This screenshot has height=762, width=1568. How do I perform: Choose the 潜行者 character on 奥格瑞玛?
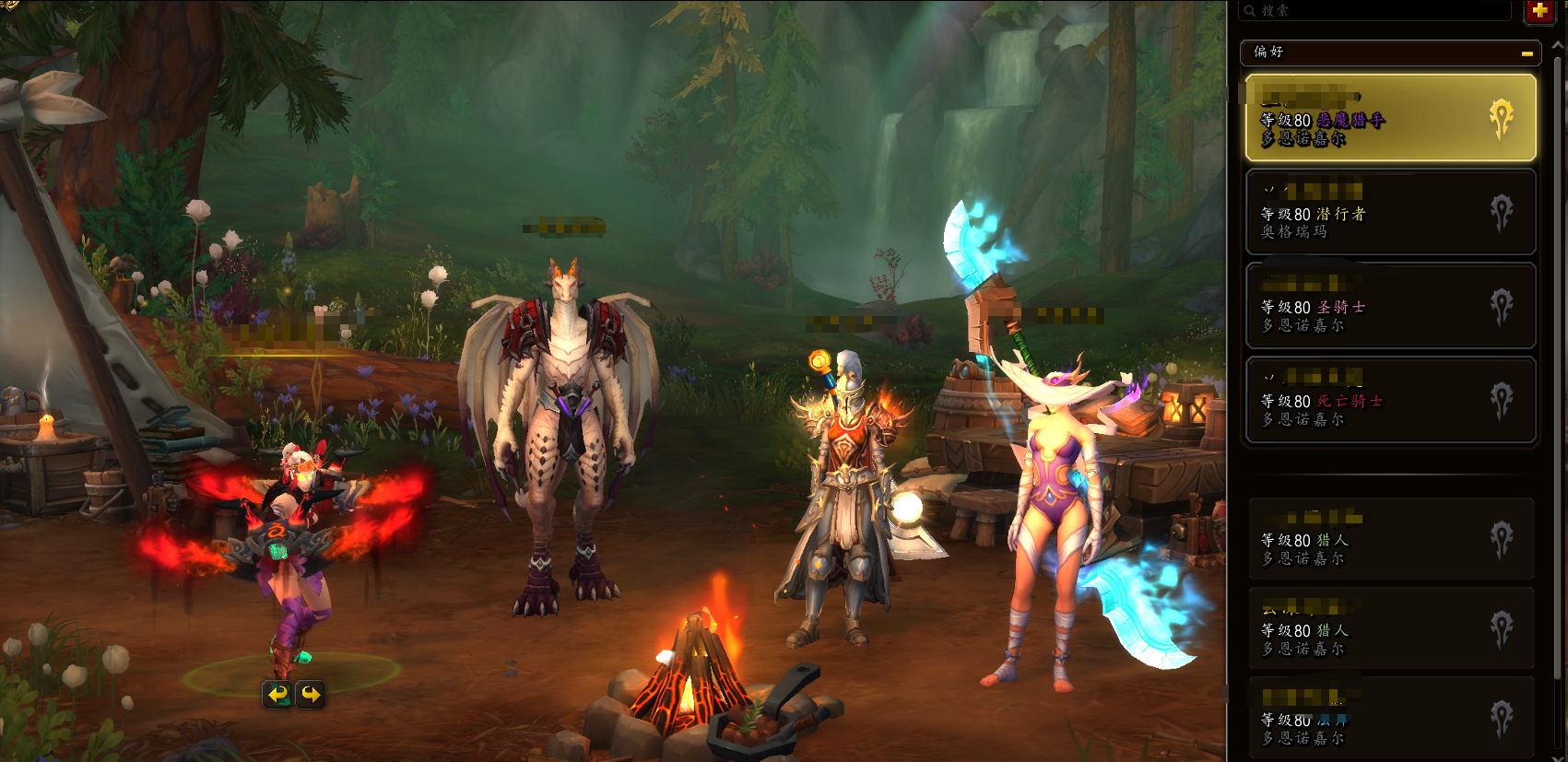pos(1390,212)
